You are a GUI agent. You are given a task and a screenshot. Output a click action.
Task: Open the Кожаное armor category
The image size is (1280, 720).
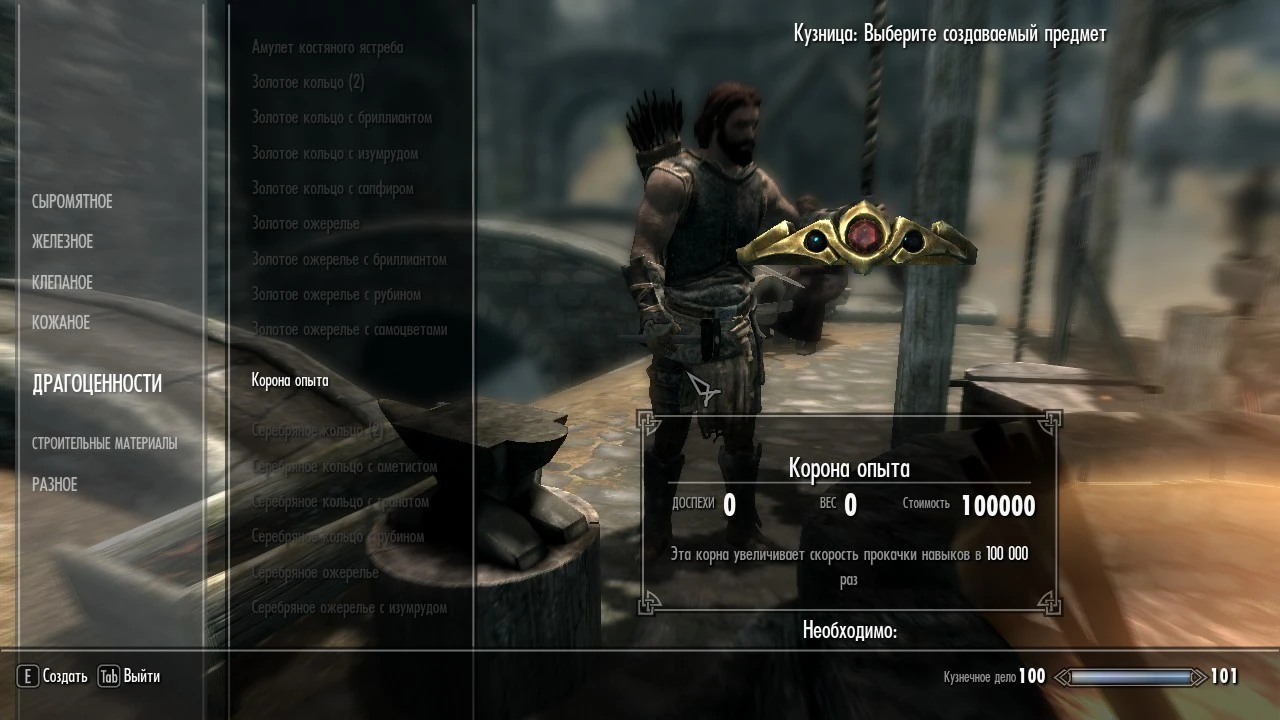pos(61,322)
